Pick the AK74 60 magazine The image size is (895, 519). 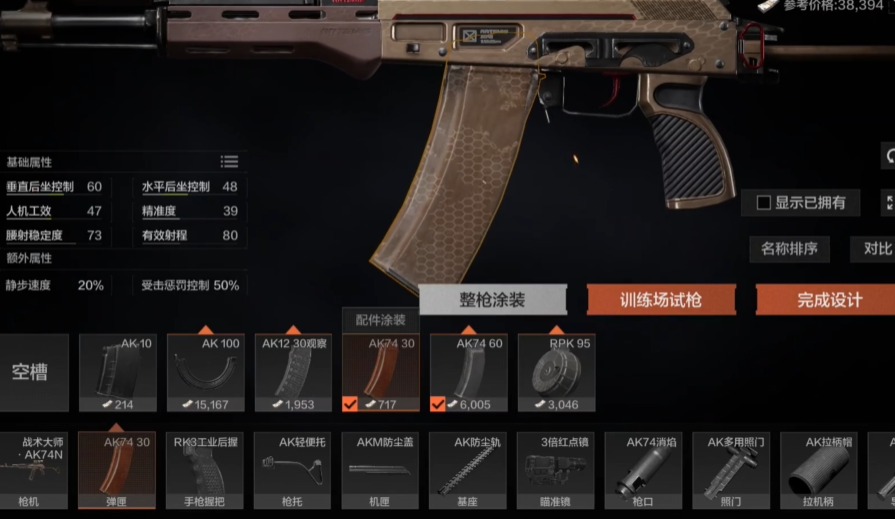pos(468,373)
